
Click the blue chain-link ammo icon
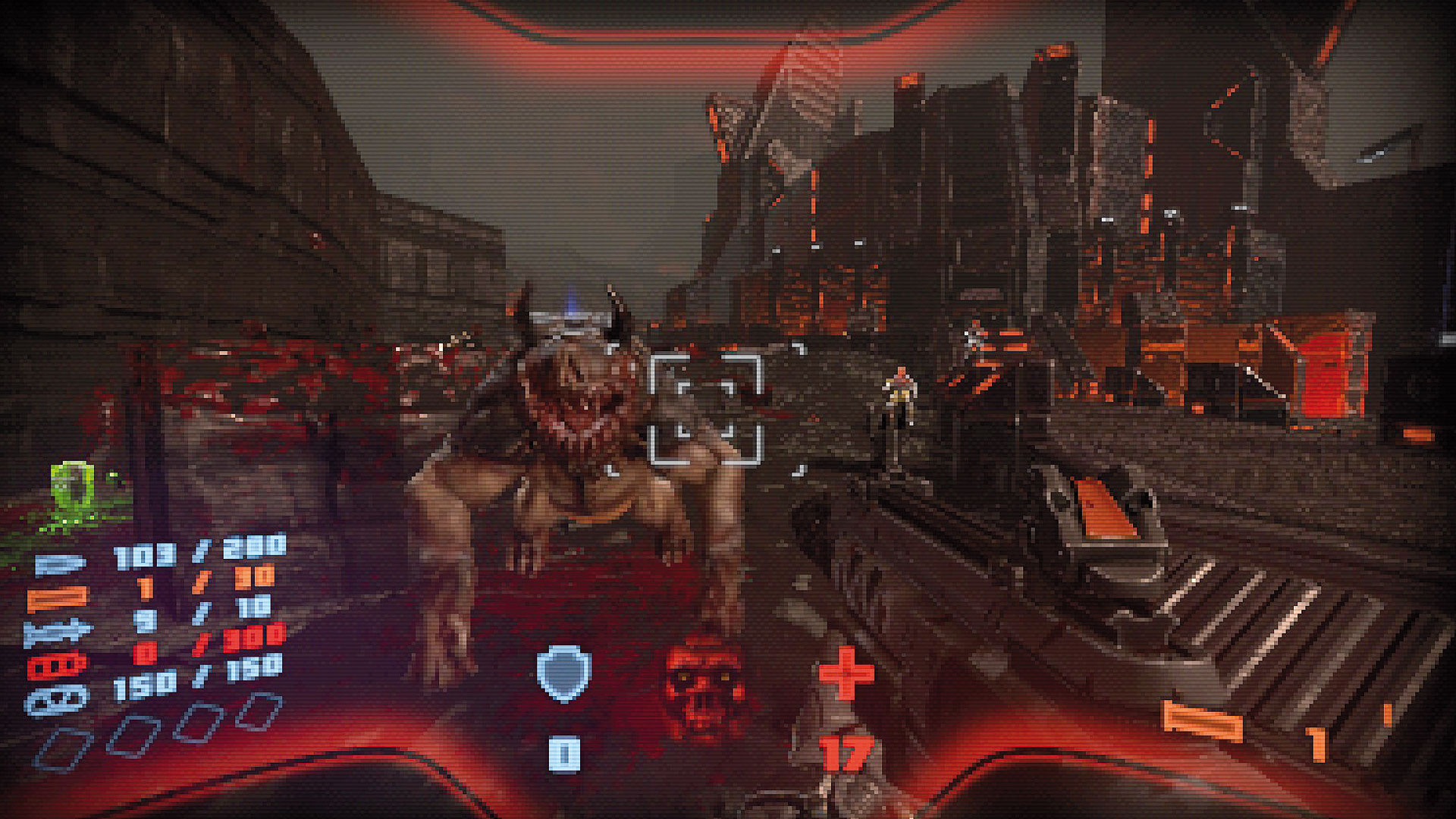(x=57, y=699)
